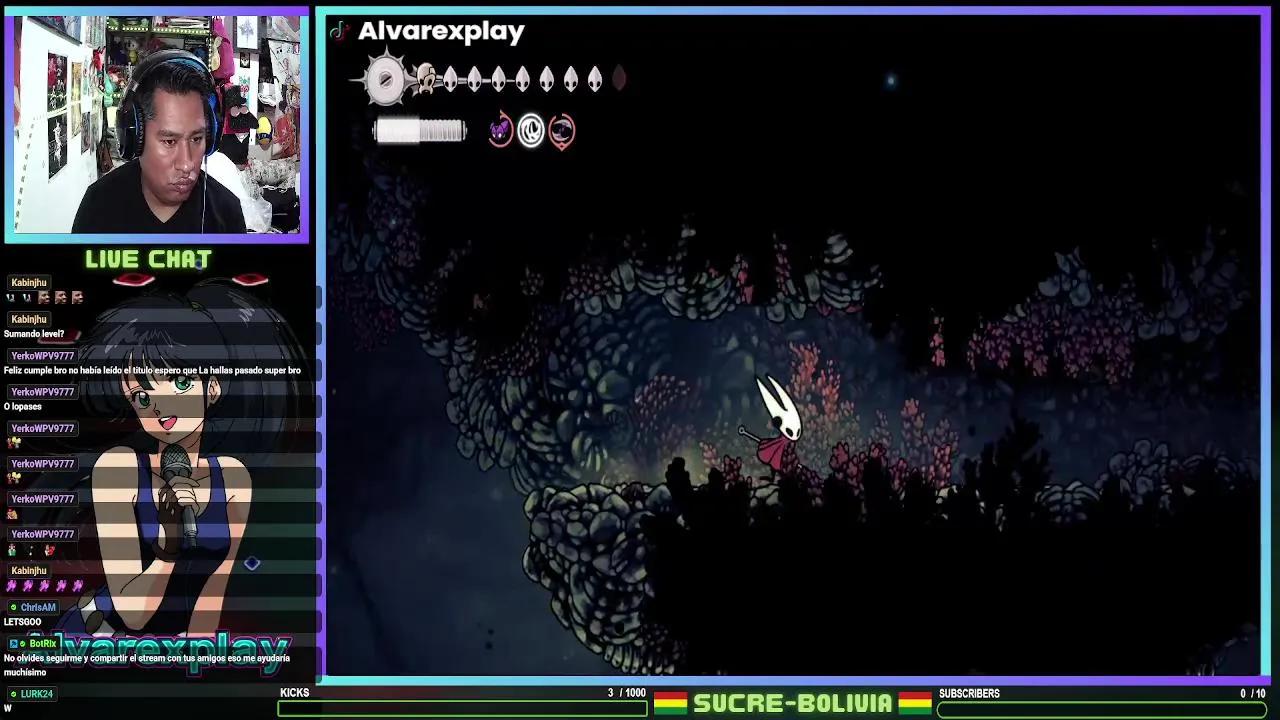Expand the KICKS counter panel

[x=295, y=692]
